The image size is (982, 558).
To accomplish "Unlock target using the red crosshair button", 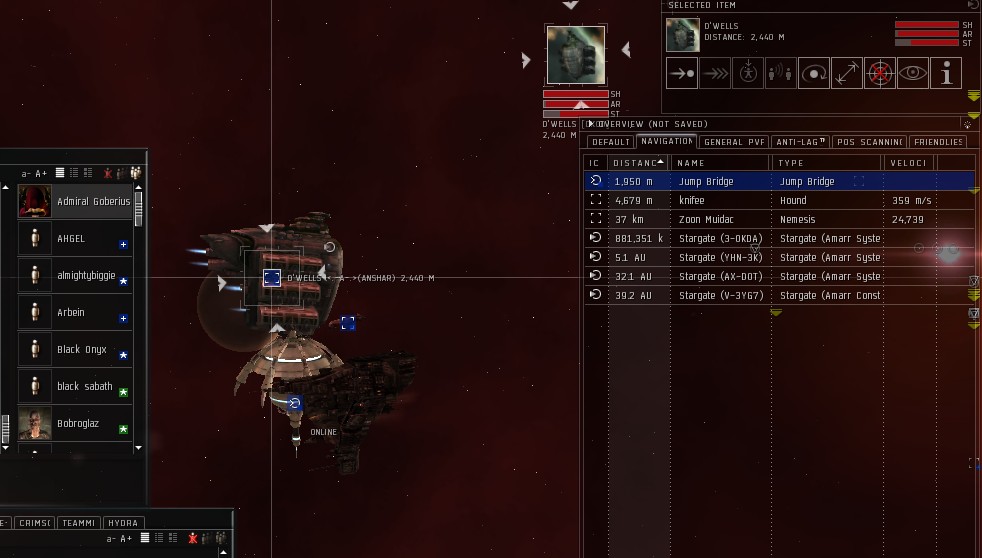I will coord(880,73).
